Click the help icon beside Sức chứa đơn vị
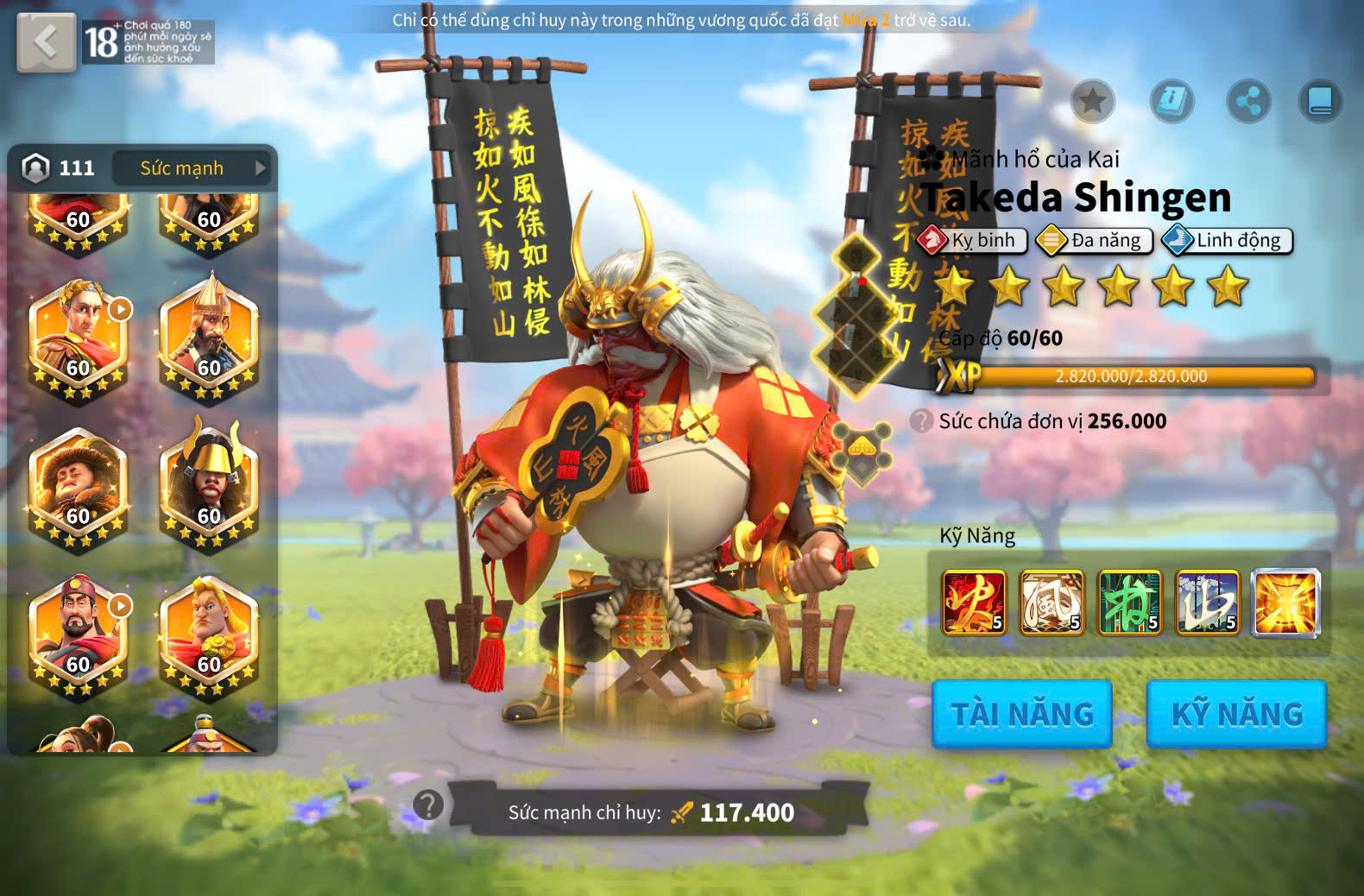Viewport: 1364px width, 896px height. [x=921, y=421]
